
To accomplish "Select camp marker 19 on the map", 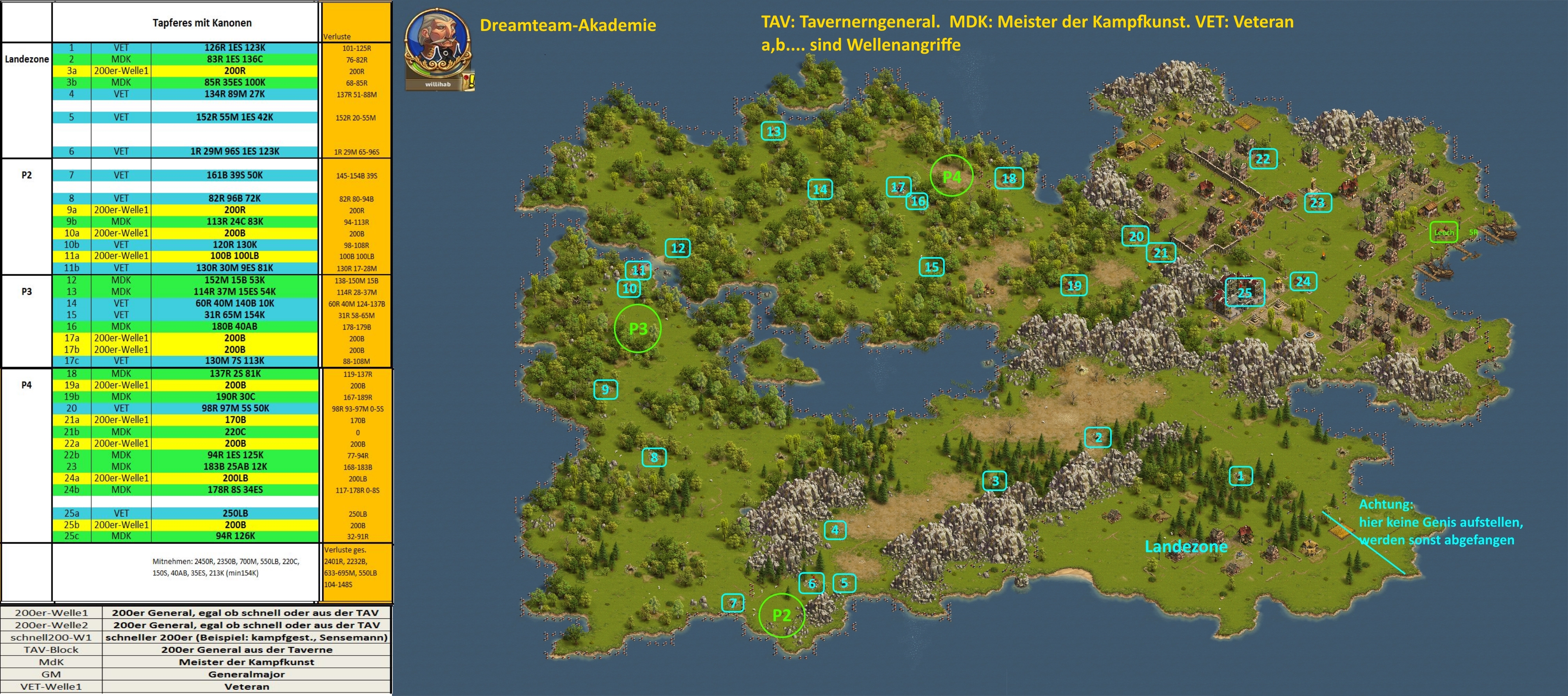I will 1074,285.
